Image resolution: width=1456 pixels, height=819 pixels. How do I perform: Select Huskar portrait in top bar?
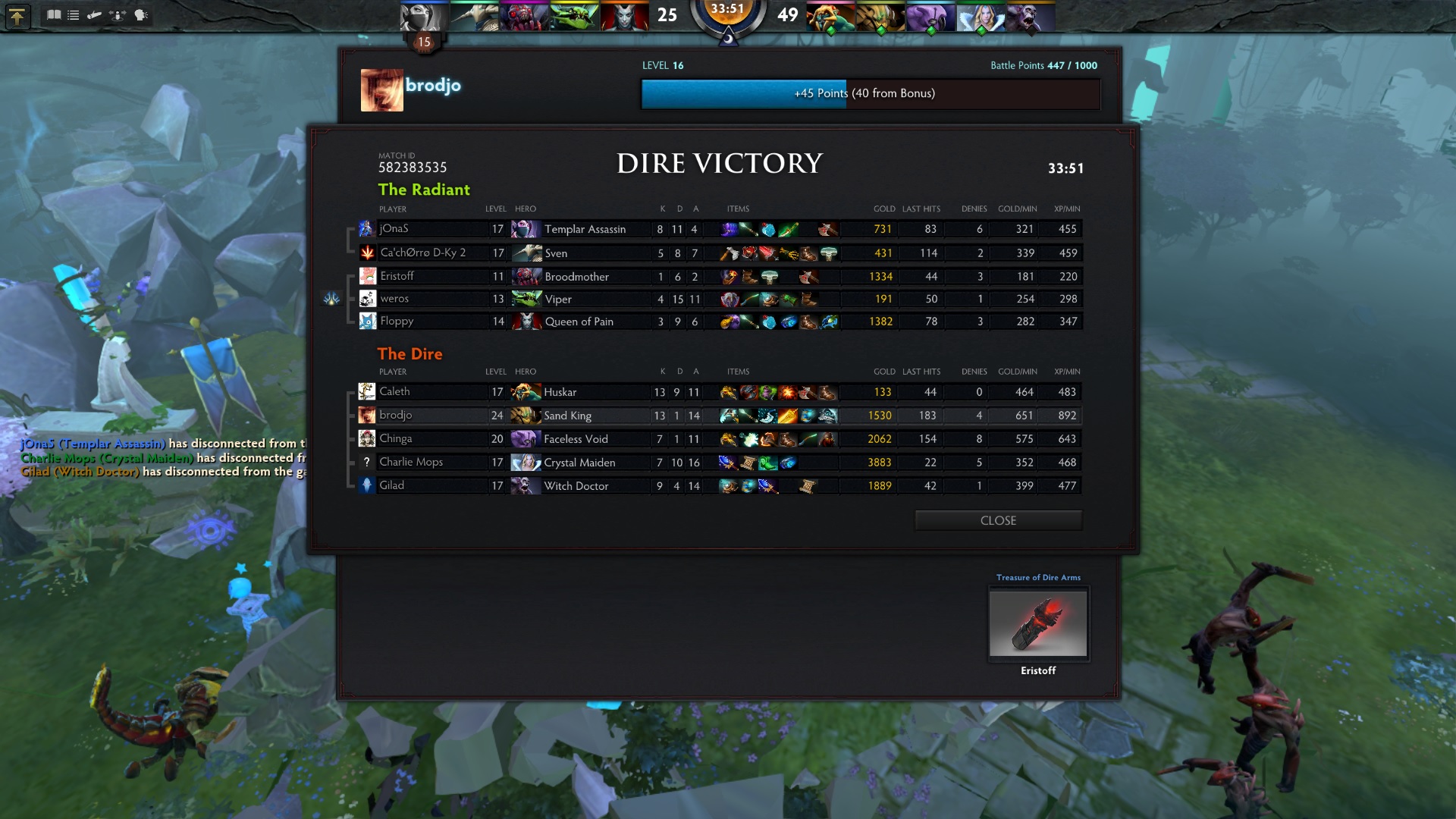[830, 17]
